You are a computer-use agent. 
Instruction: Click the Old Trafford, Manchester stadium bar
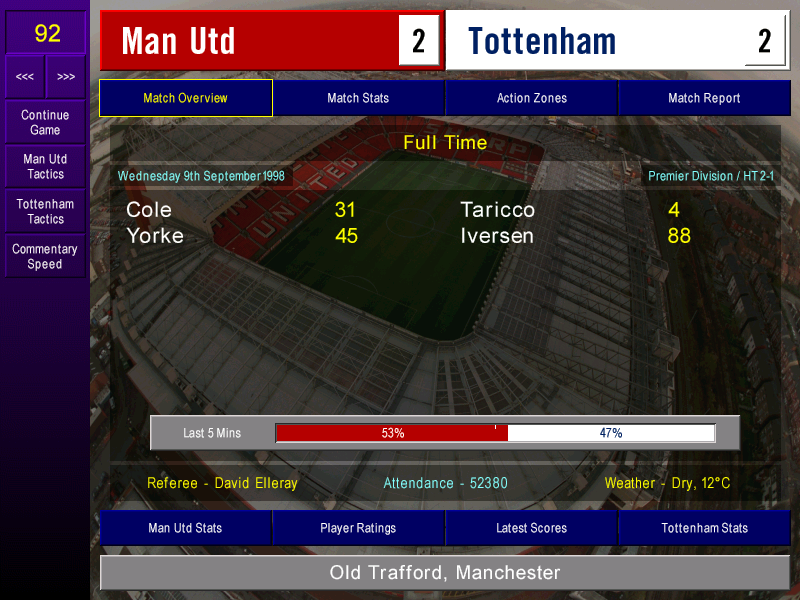(445, 573)
